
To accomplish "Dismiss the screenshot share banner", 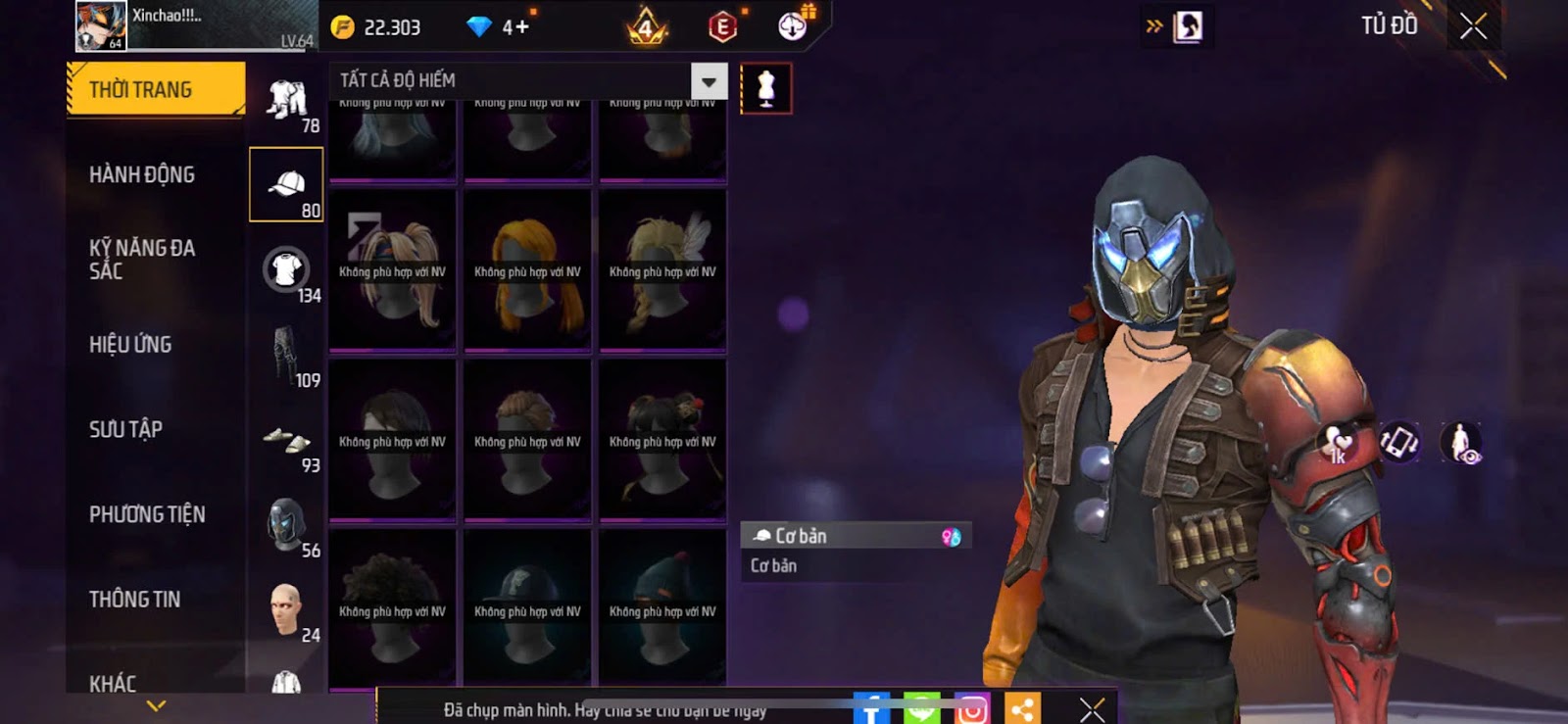I will click(1092, 708).
